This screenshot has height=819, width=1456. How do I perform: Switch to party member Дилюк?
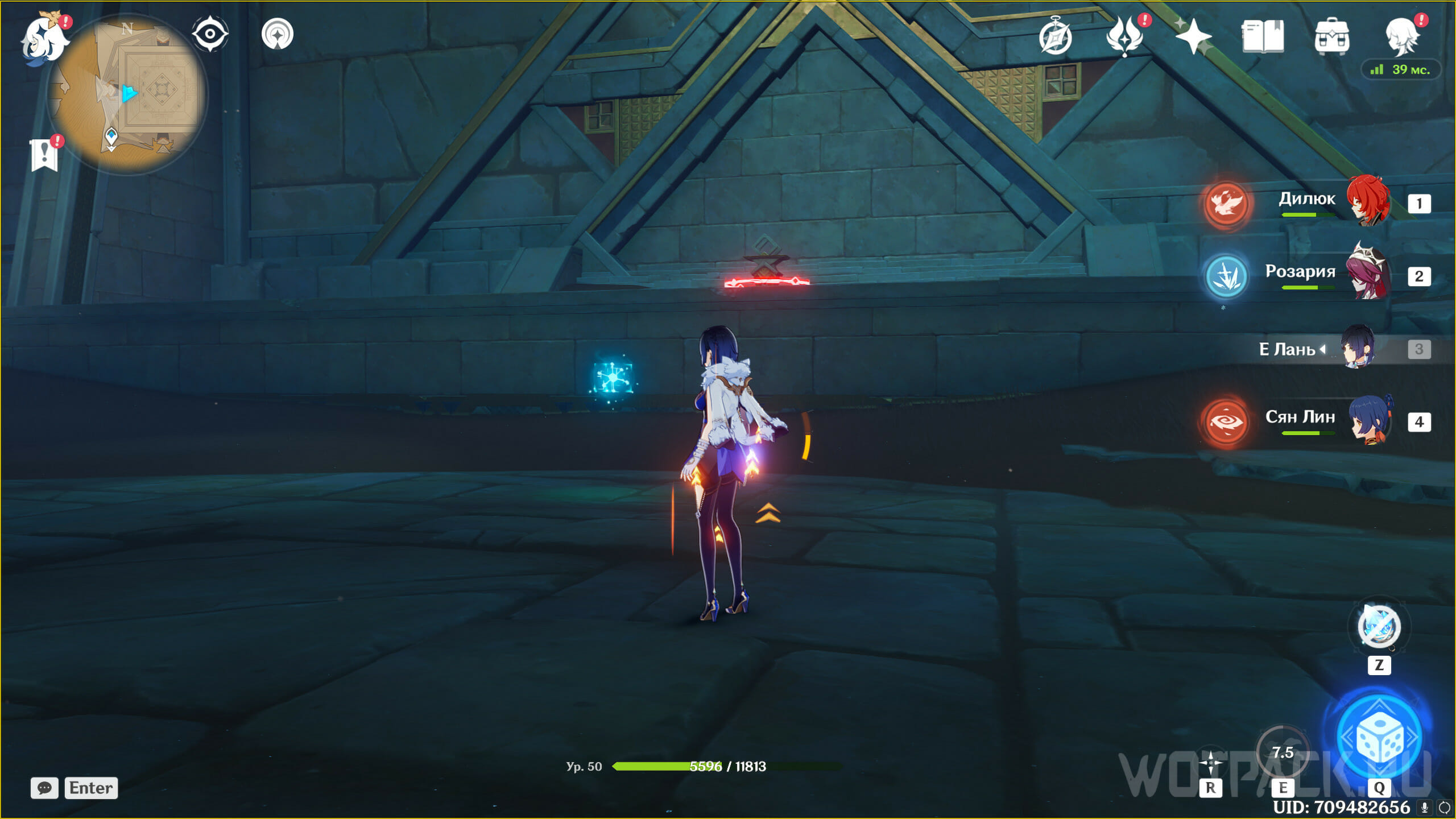[1368, 202]
